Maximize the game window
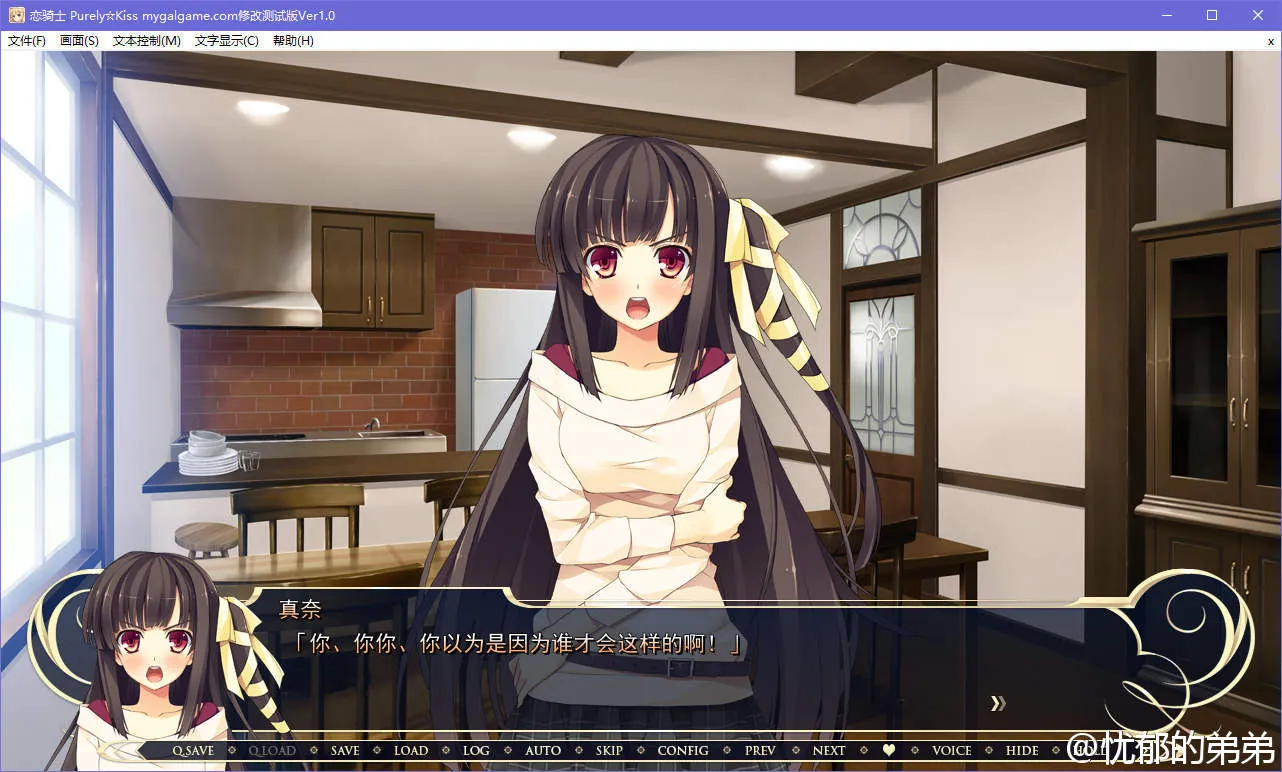The height and width of the screenshot is (772, 1282). (x=1212, y=15)
